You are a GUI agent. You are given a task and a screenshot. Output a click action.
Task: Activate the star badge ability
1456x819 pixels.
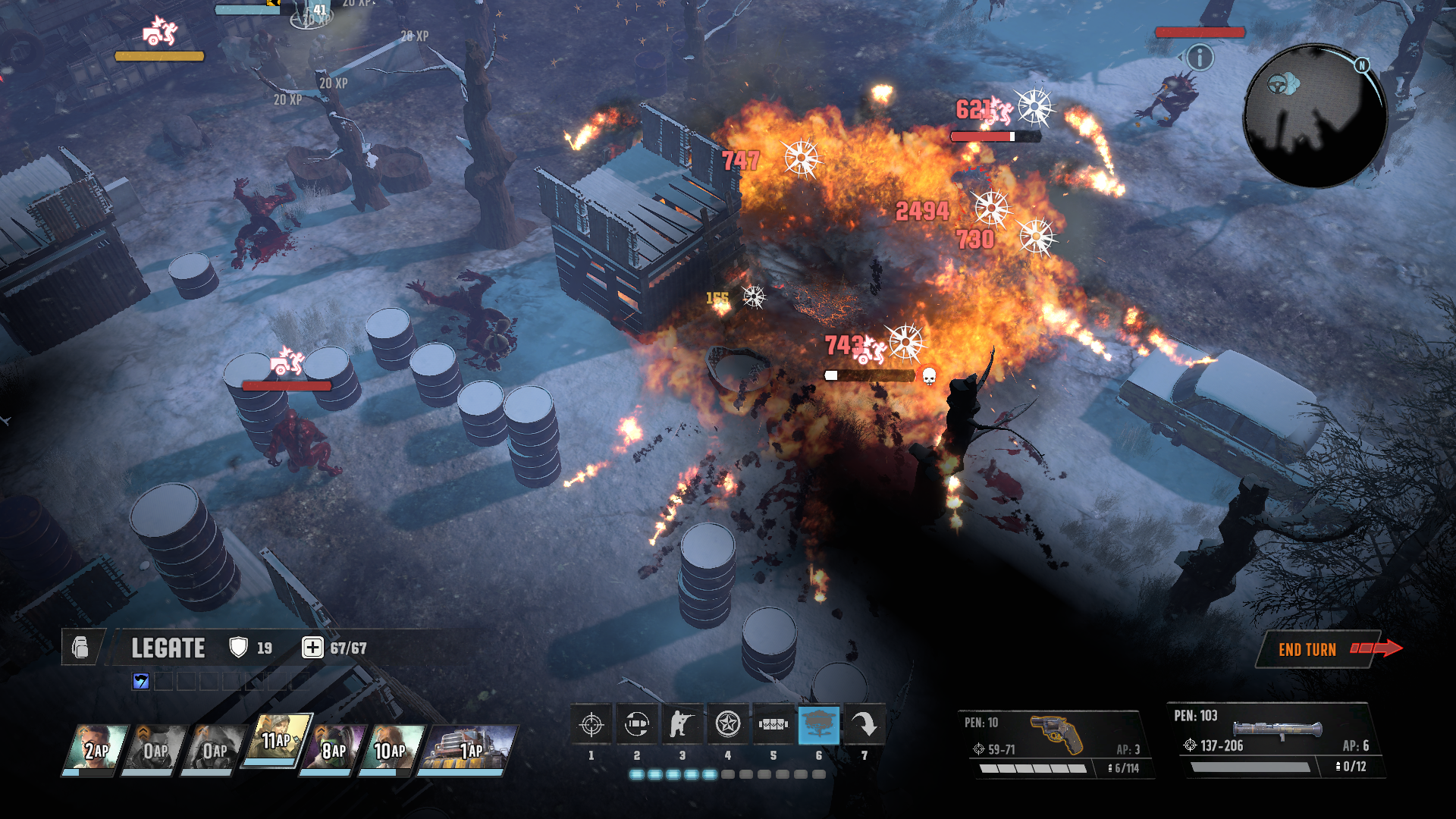click(x=728, y=725)
